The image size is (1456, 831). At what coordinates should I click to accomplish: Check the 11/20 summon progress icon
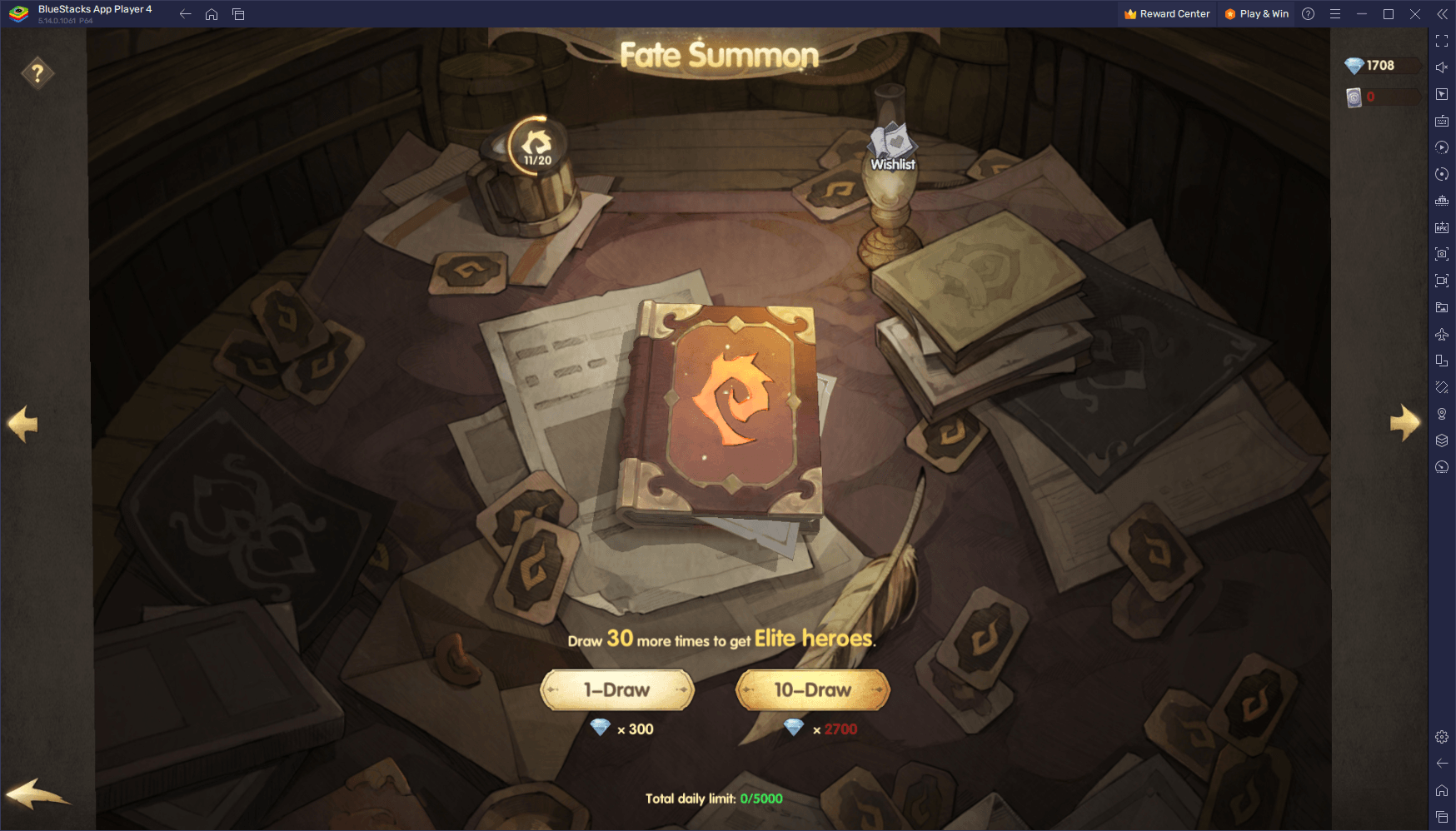(x=537, y=147)
